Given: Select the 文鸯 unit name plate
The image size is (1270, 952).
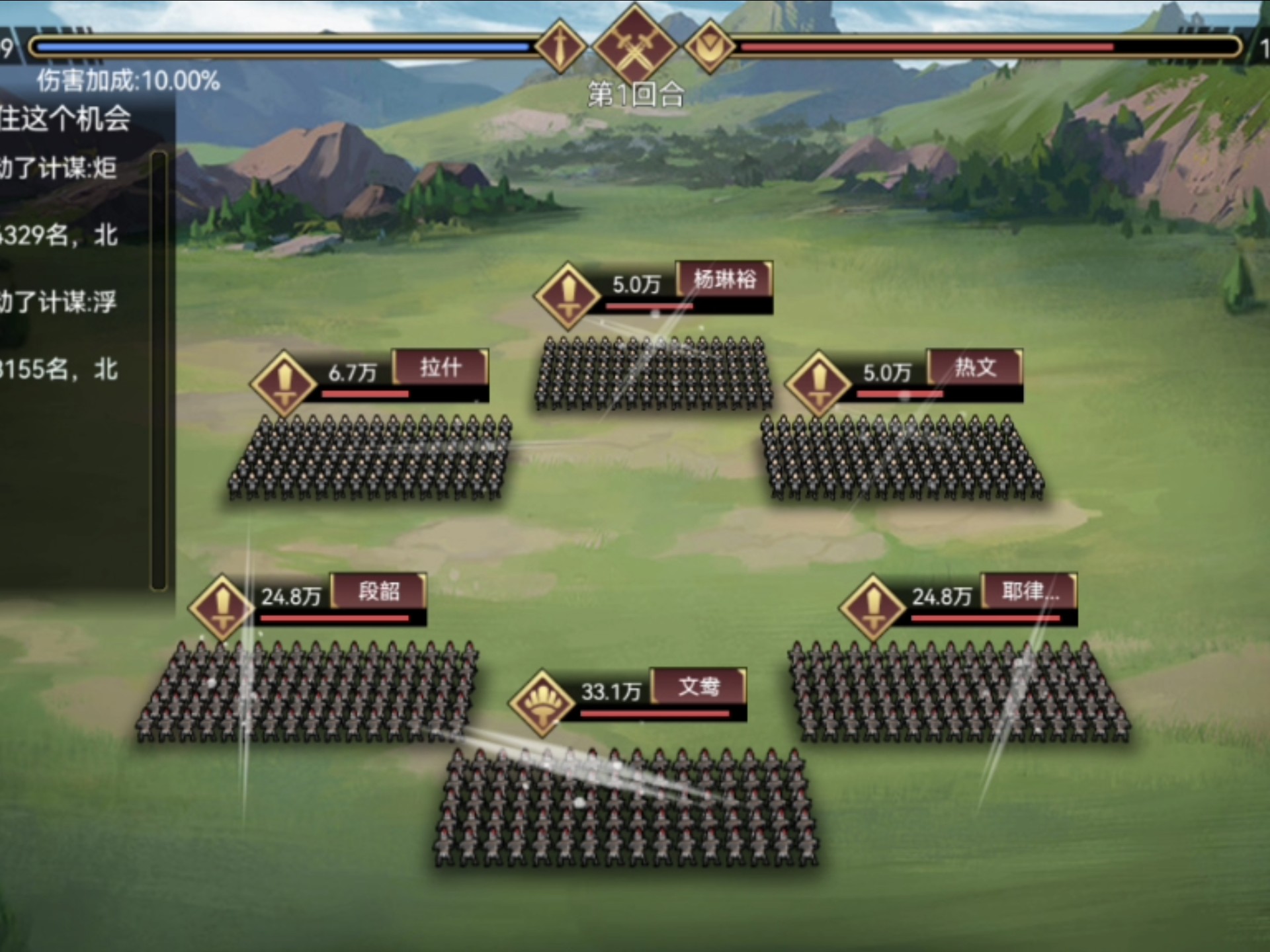Looking at the screenshot, I should pyautogui.click(x=699, y=686).
